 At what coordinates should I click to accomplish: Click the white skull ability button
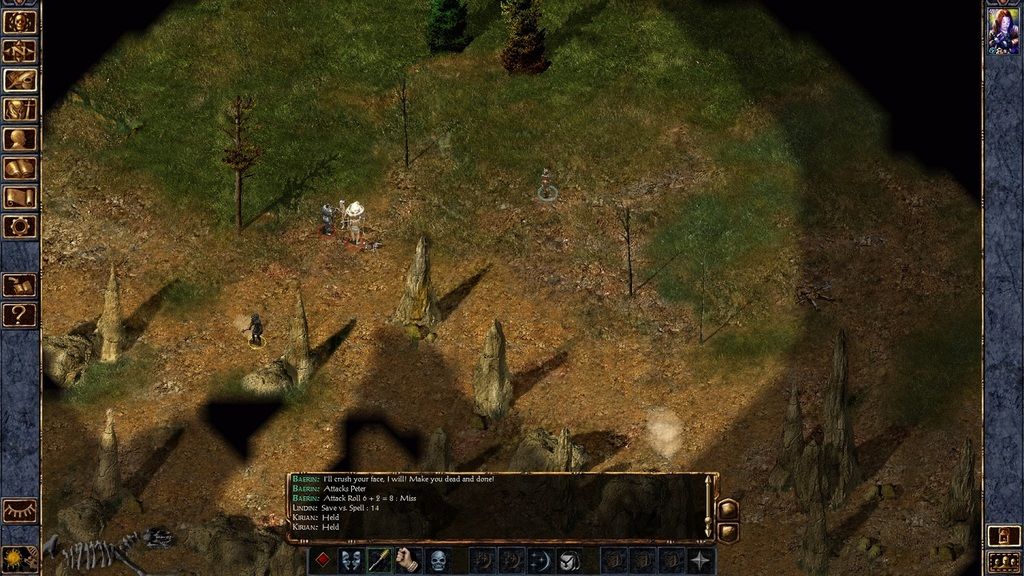(438, 560)
